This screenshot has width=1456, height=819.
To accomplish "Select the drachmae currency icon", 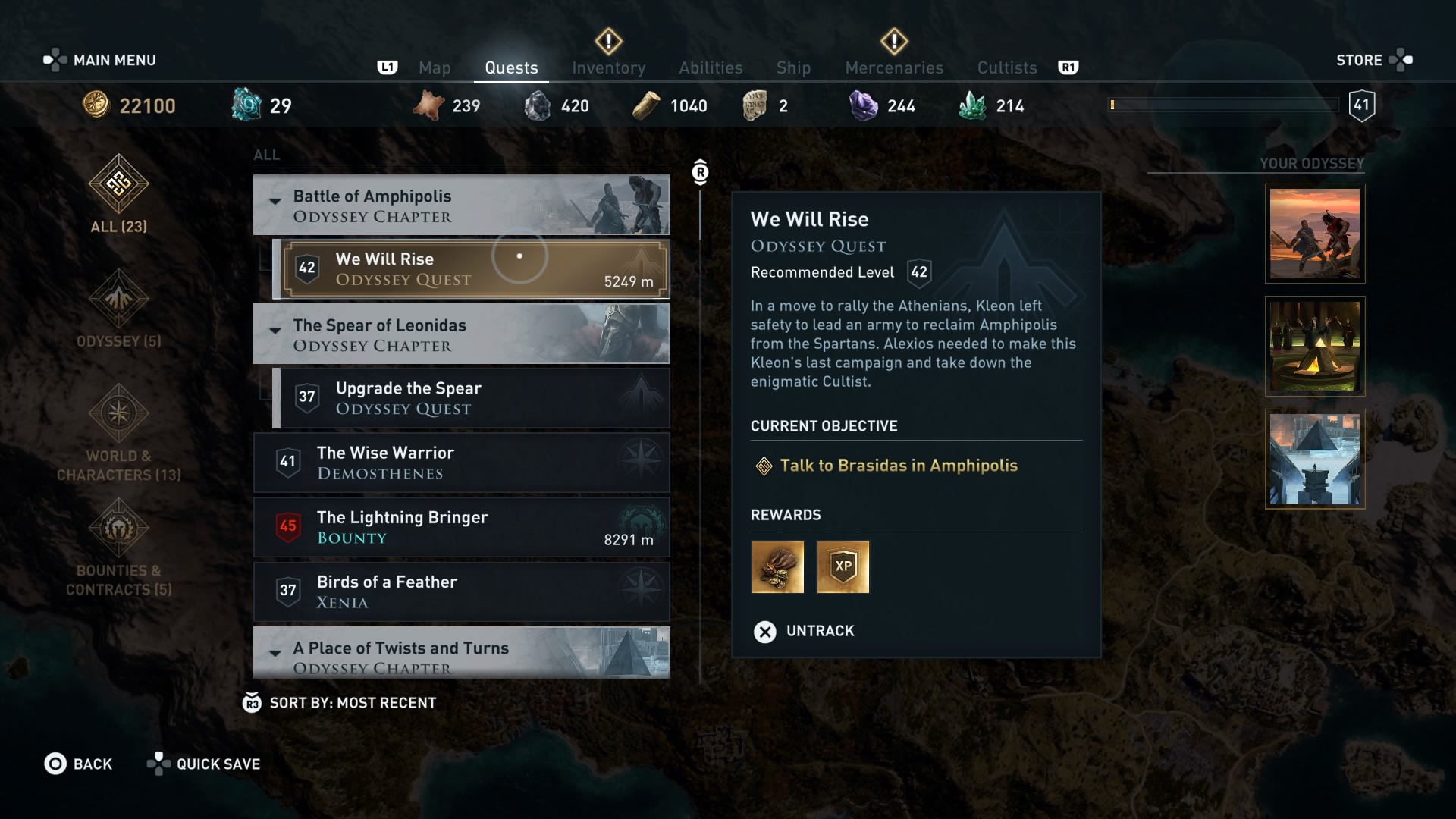I will pos(97,105).
